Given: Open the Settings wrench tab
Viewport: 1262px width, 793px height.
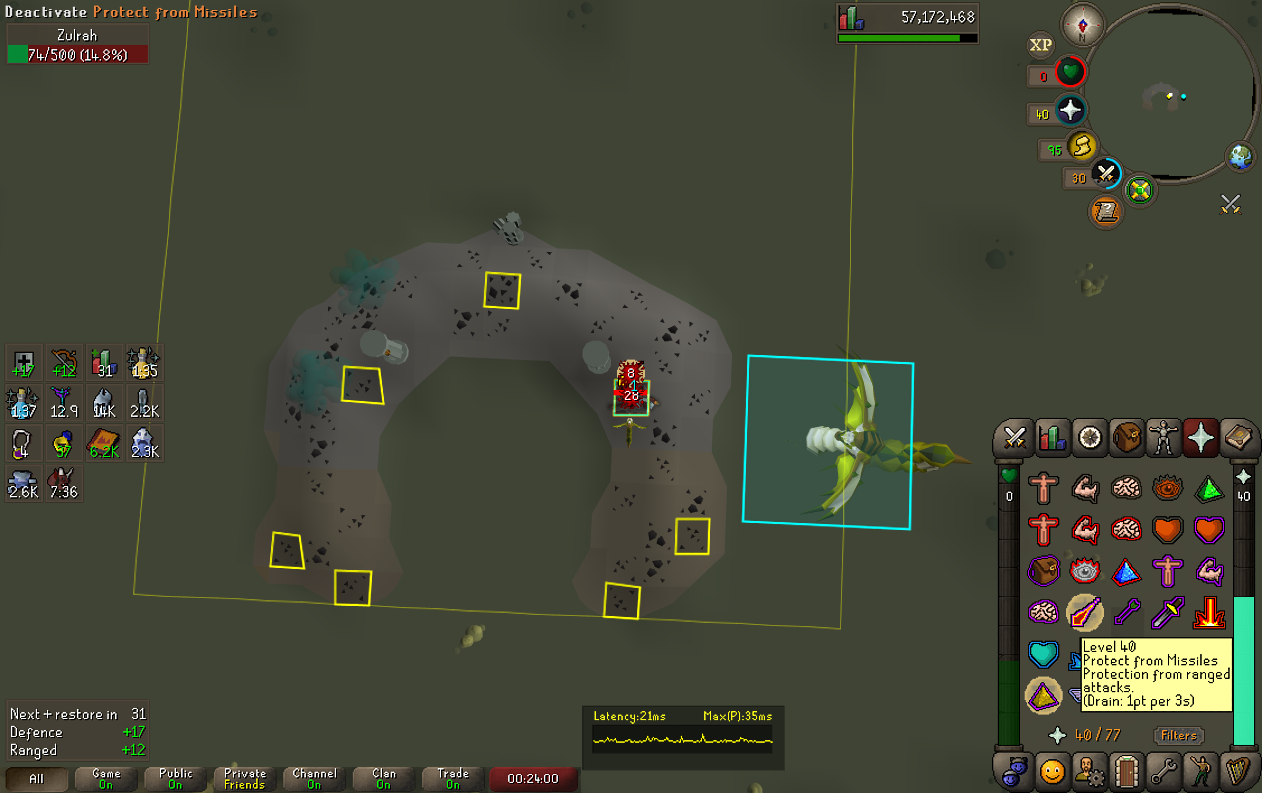Looking at the screenshot, I should click(x=1163, y=771).
